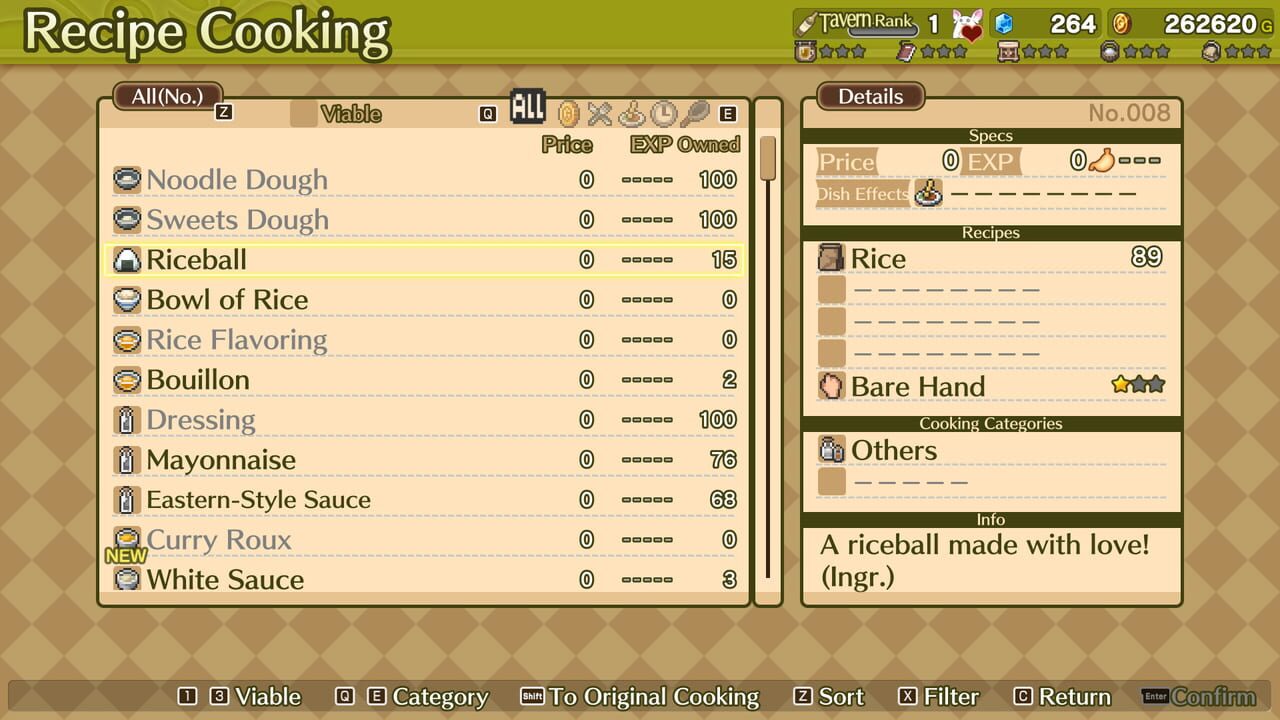This screenshot has height=720, width=1280.
Task: Select Rice Flavoring in the recipe list
Action: 237,340
